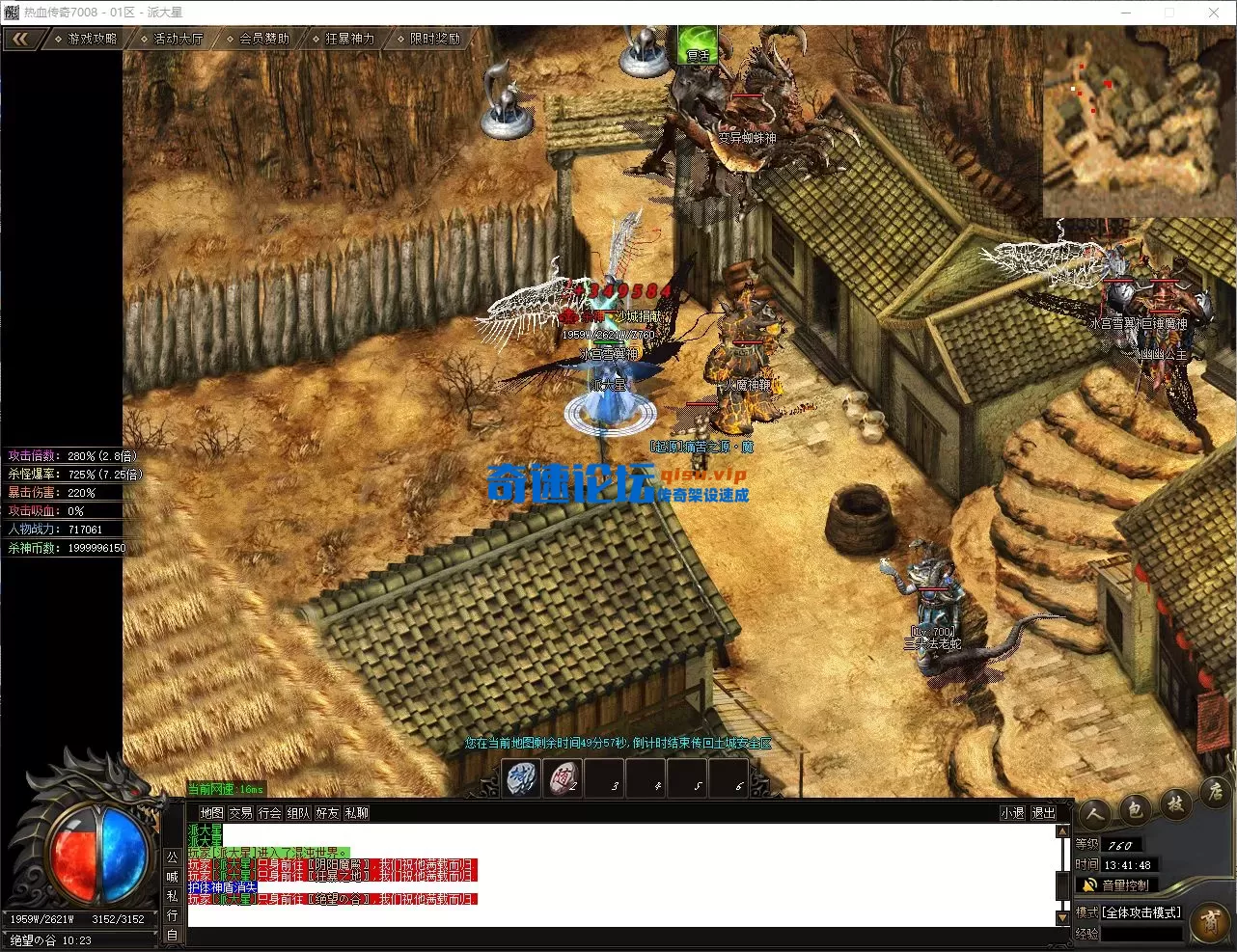Open the 活动大厅 activity hall
1237x952 pixels.
coord(176,39)
